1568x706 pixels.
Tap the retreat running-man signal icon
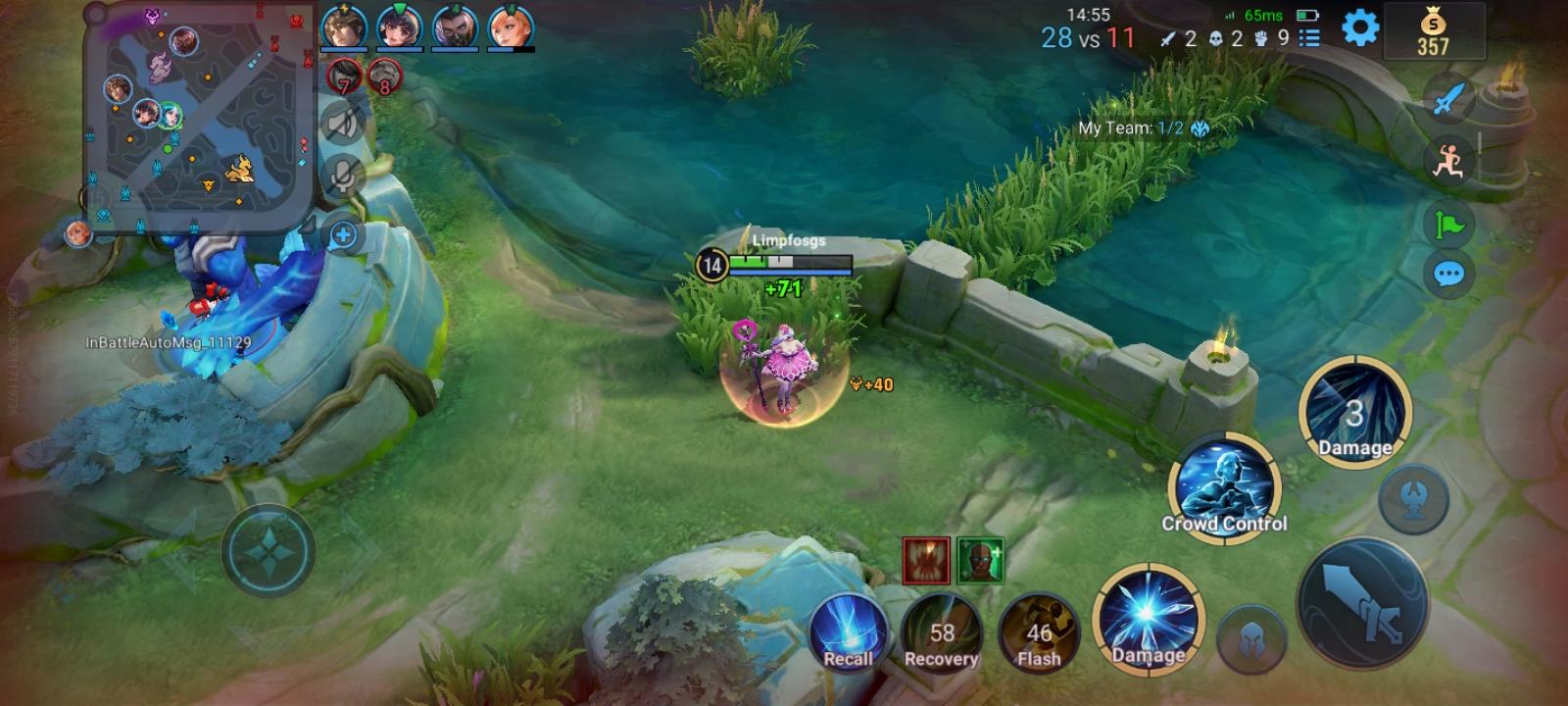click(1451, 160)
